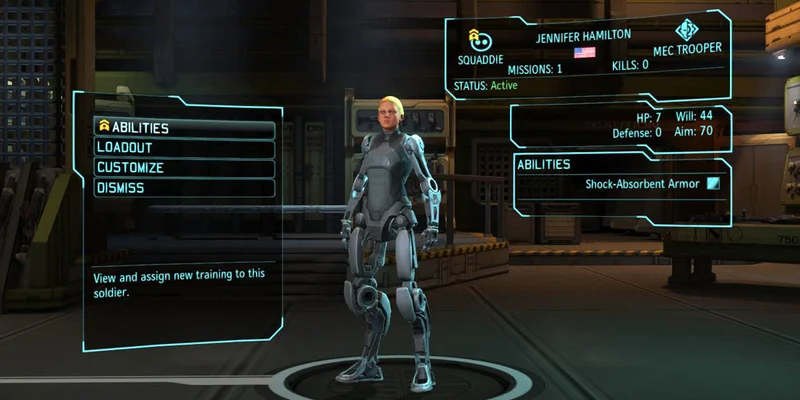Select the Loadout option
This screenshot has height=400, width=800.
[184, 148]
